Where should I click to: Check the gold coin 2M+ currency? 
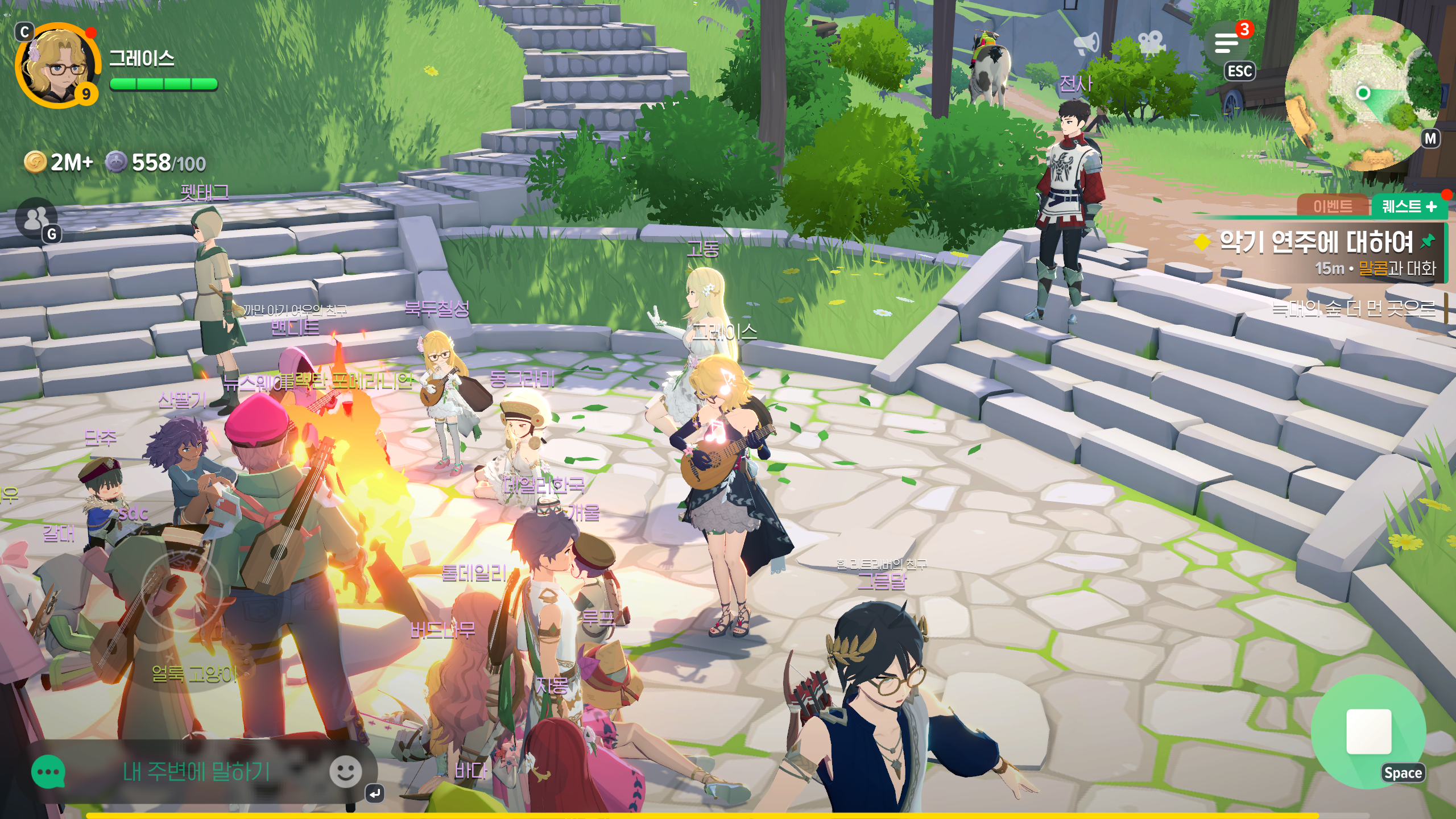(59, 163)
